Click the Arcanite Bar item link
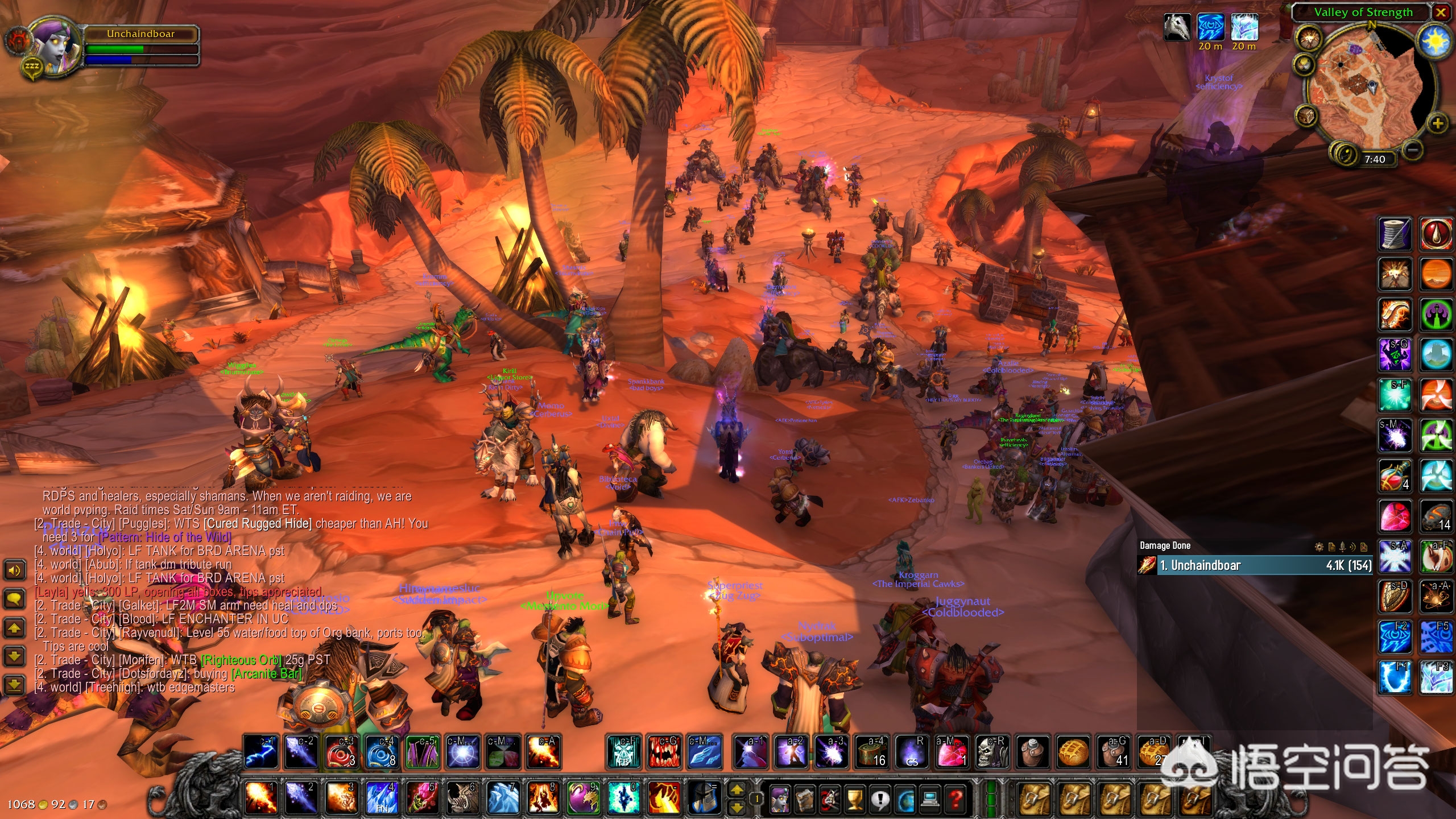1456x819 pixels. (x=266, y=674)
